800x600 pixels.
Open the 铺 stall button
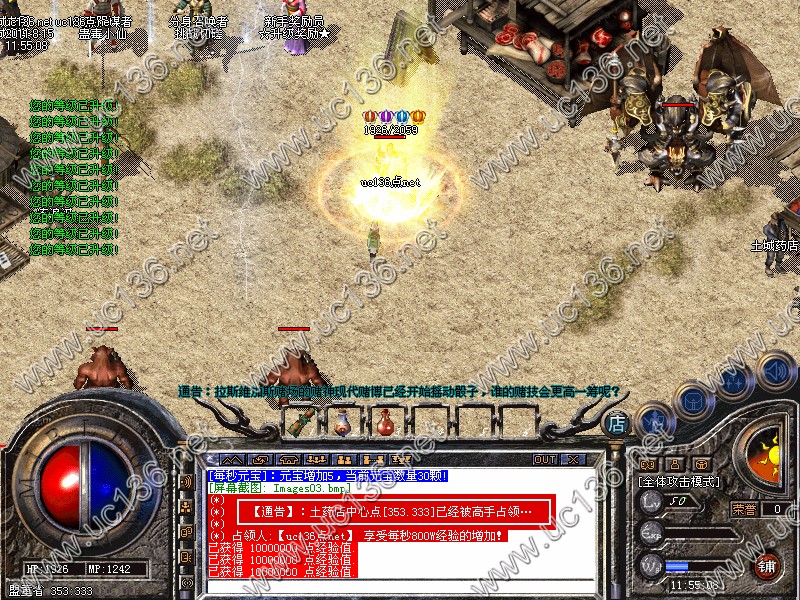768,565
